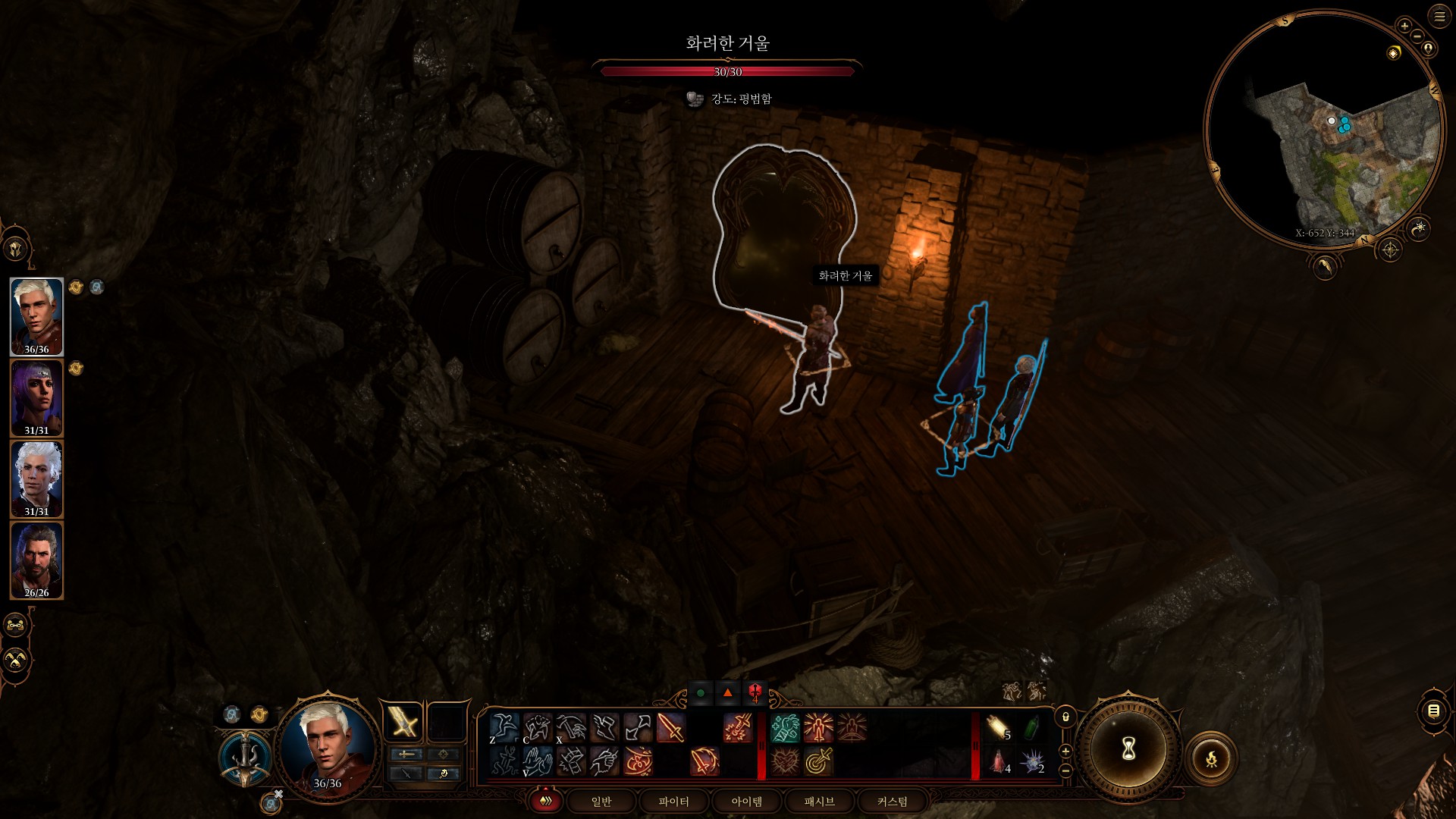Switch to the 일반 hotbar tab
The height and width of the screenshot is (819, 1456).
[x=601, y=802]
